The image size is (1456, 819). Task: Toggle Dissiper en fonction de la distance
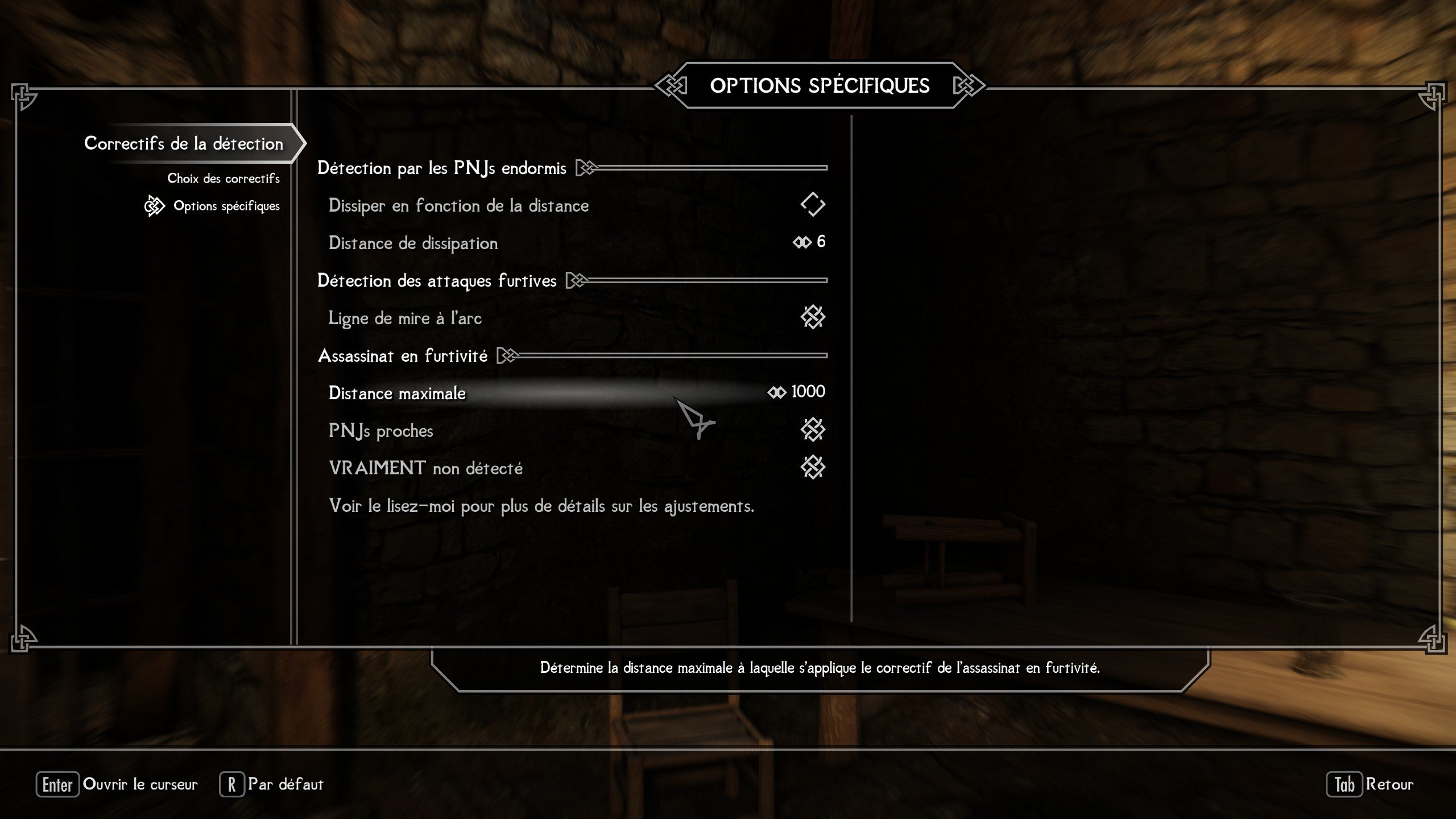click(x=812, y=205)
